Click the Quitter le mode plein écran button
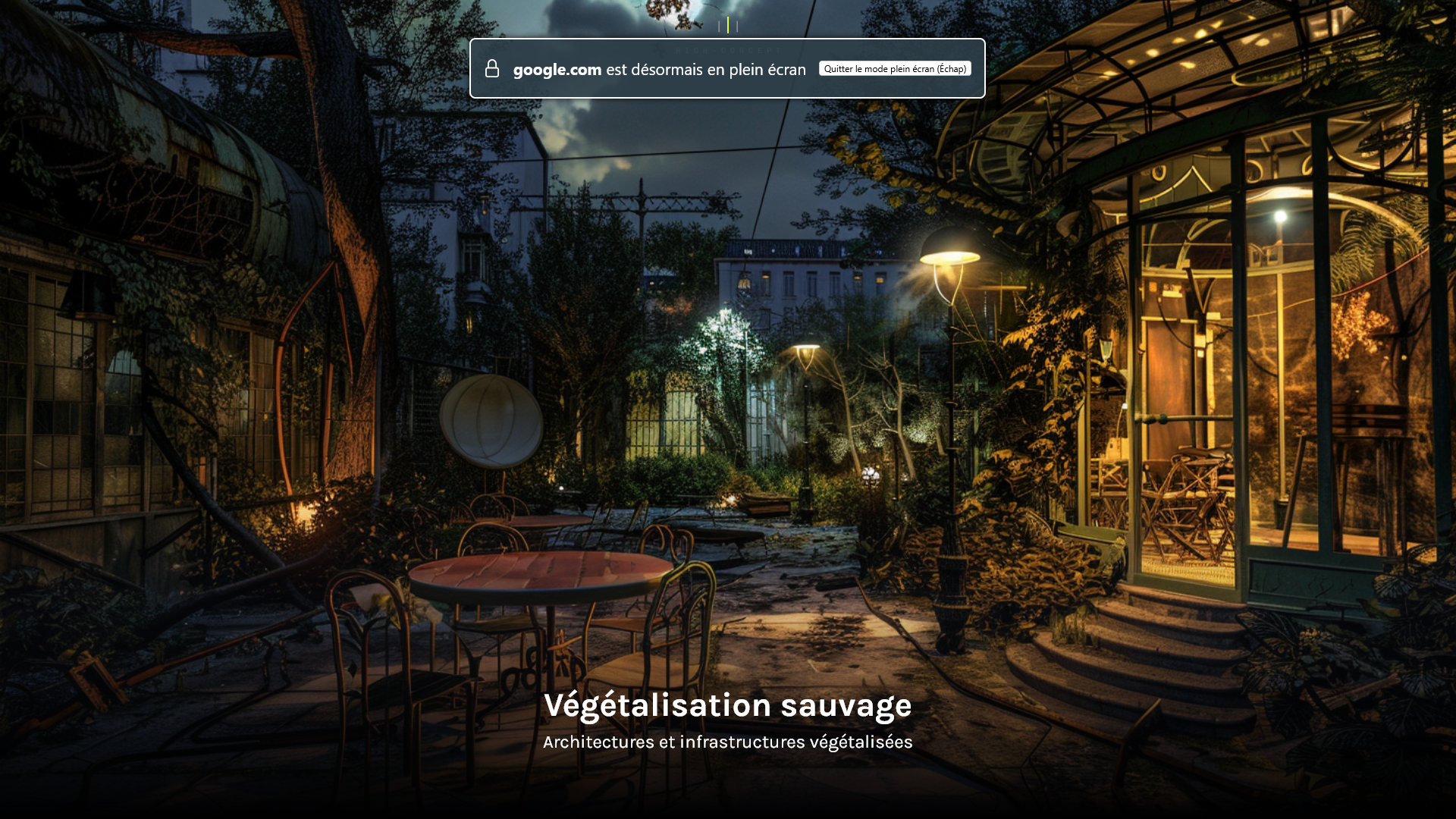The height and width of the screenshot is (819, 1456). click(895, 69)
